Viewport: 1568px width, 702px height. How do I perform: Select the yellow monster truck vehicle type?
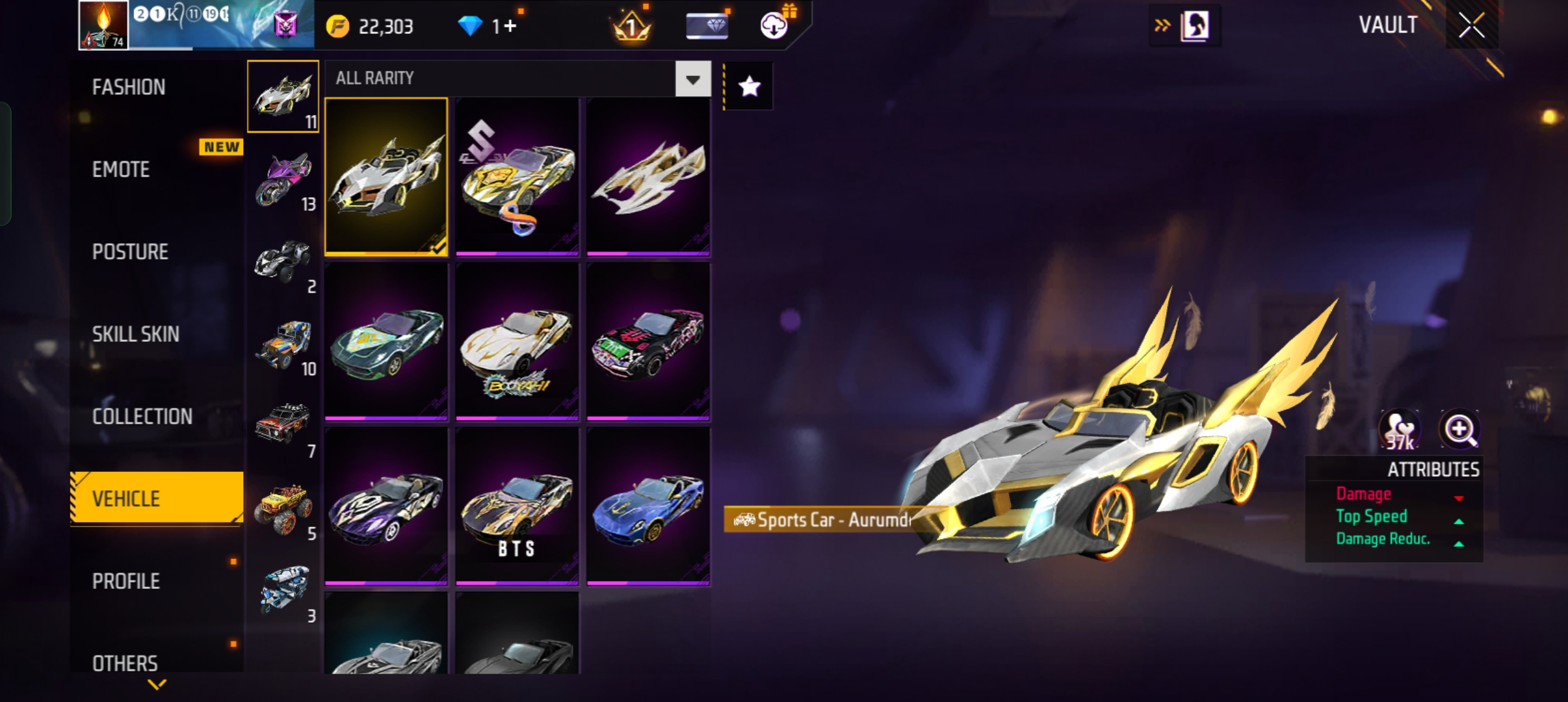pyautogui.click(x=283, y=510)
